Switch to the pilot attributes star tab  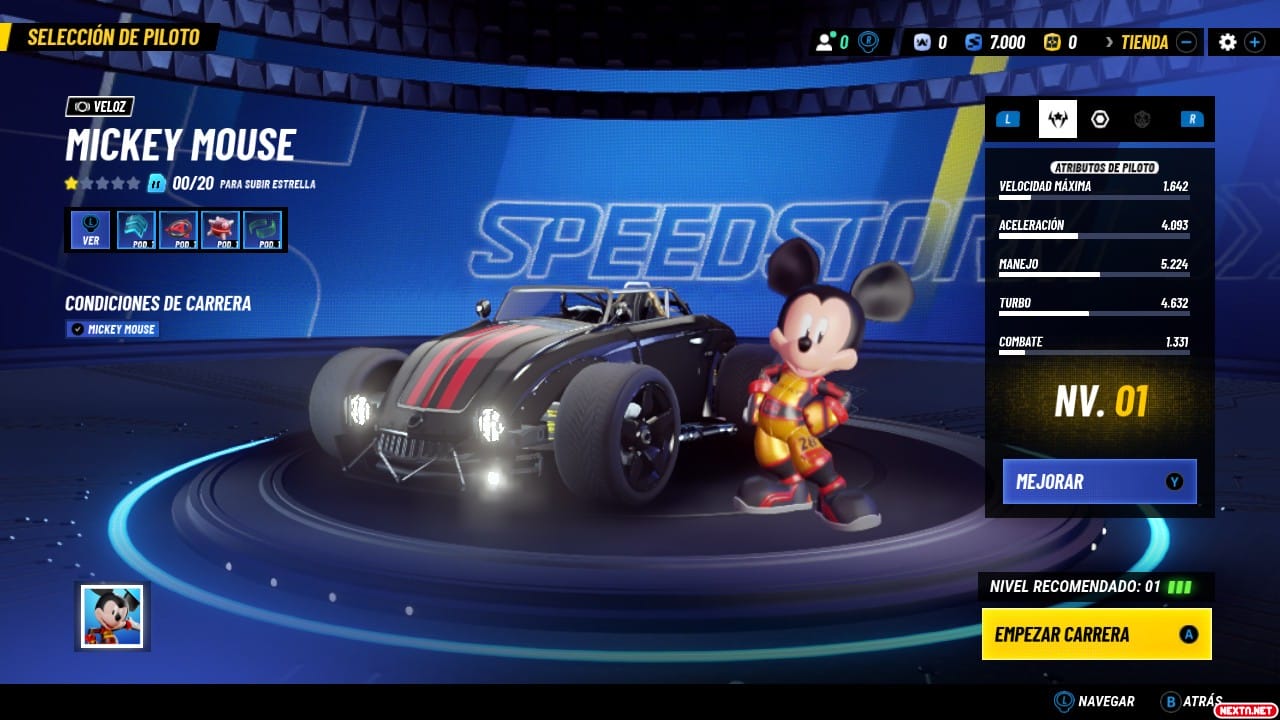point(1057,119)
